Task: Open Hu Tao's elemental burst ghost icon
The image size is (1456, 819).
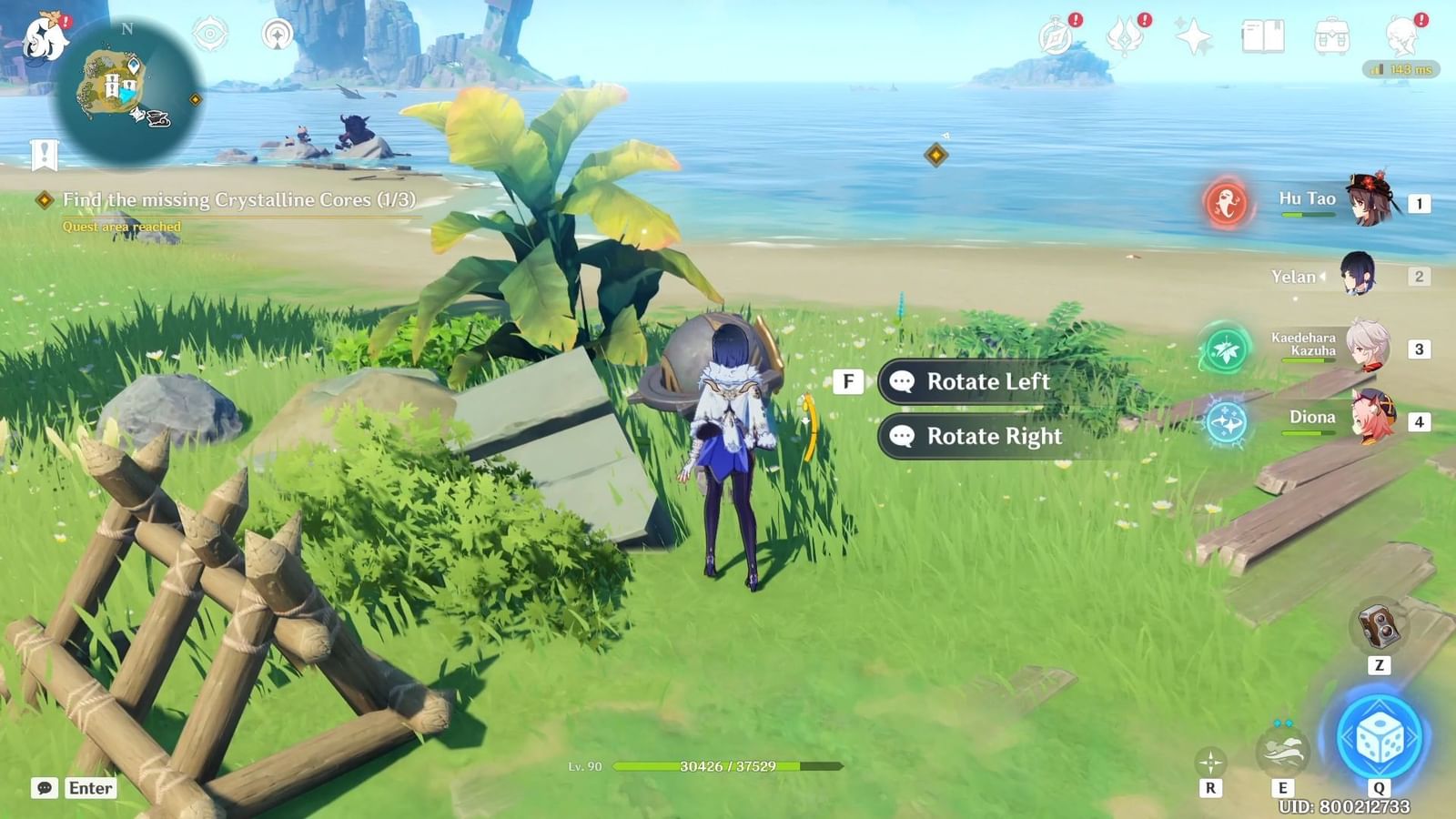Action: [x=1227, y=204]
